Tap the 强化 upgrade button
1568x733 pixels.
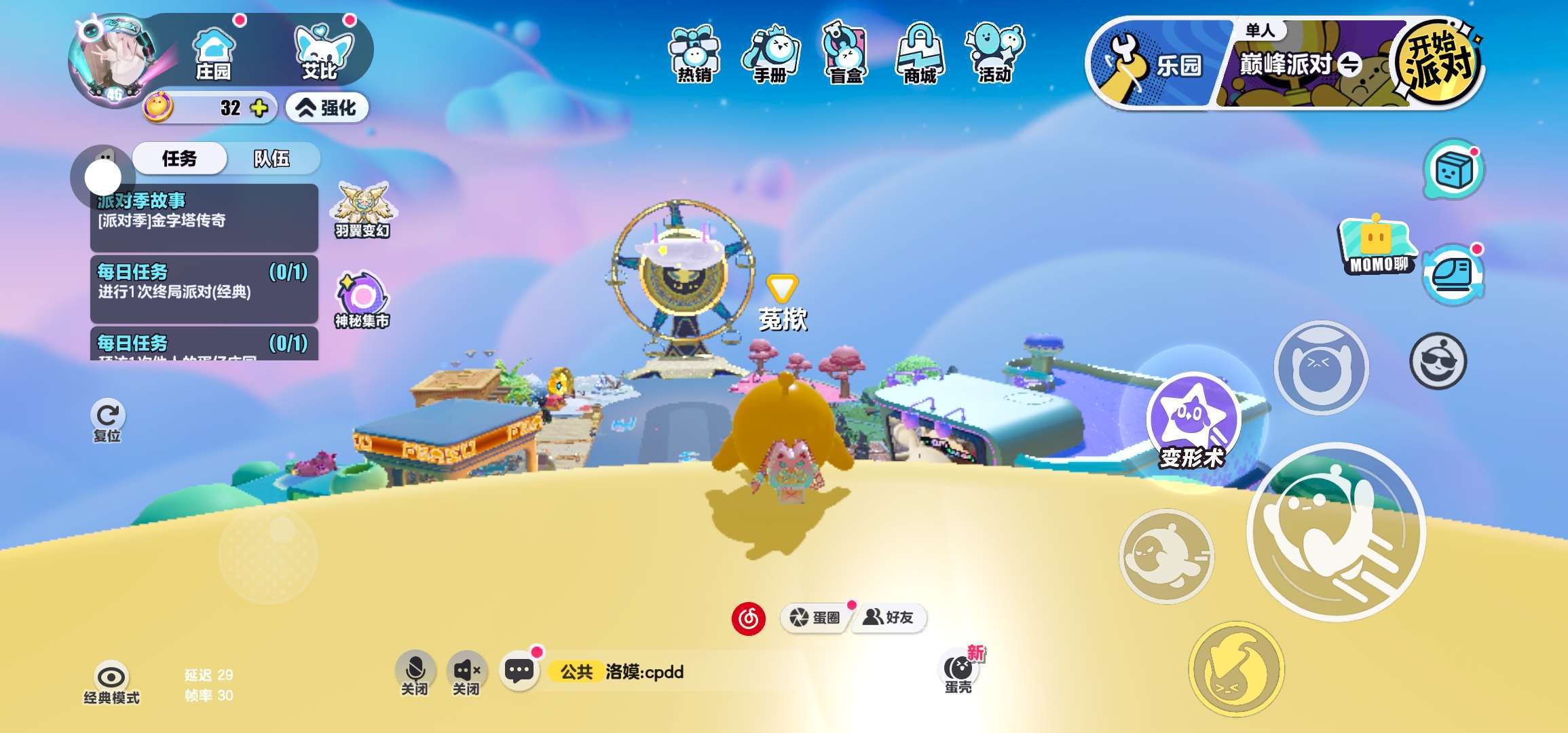click(327, 108)
